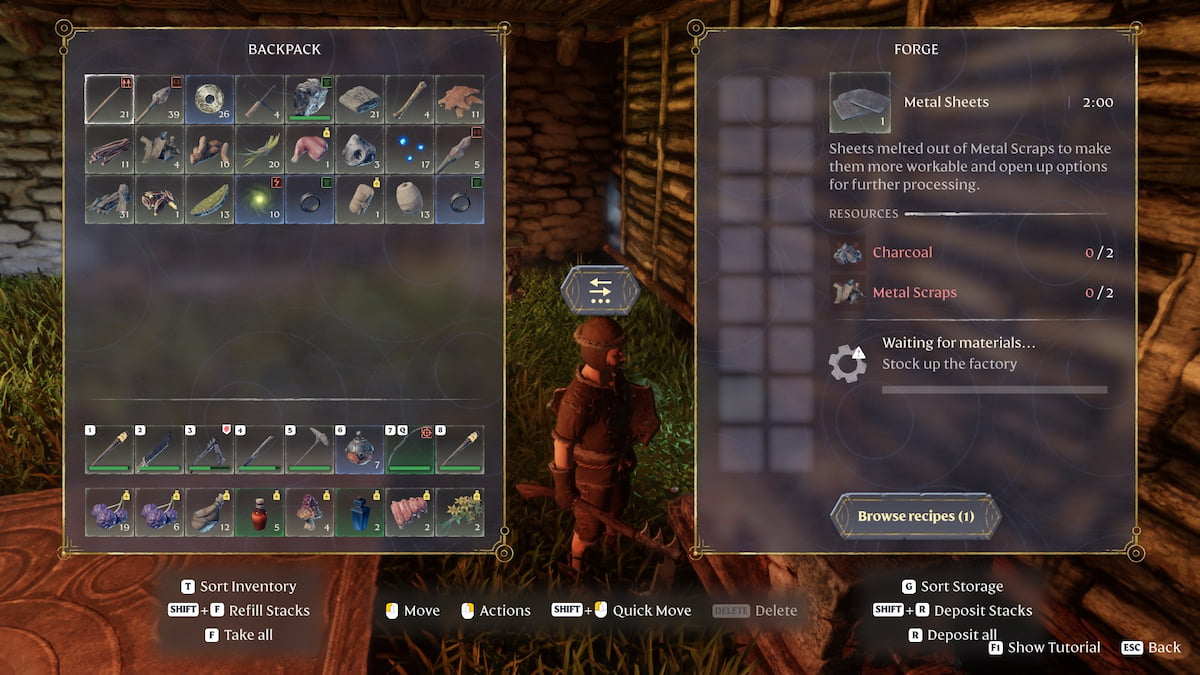Select the bone stack in backpack
Viewport: 1200px width, 675px height.
pos(410,100)
